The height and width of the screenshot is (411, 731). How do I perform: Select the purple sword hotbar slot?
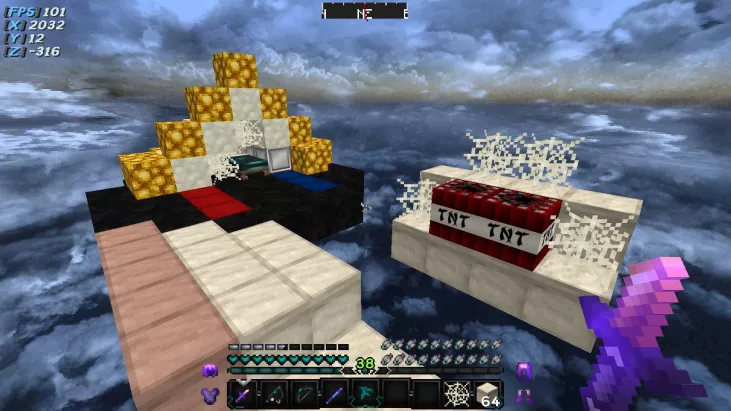[243, 393]
